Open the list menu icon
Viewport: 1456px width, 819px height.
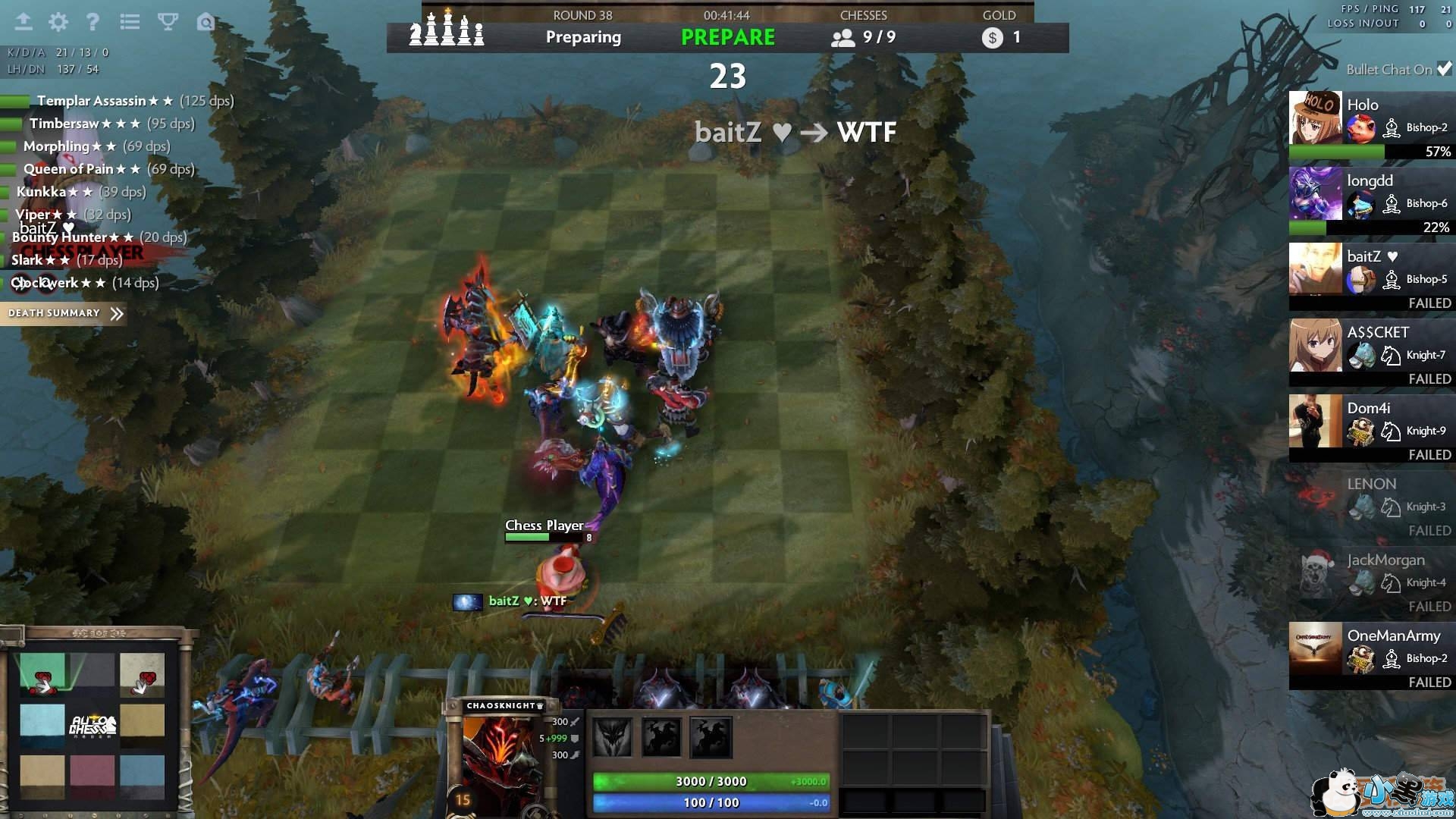(130, 22)
